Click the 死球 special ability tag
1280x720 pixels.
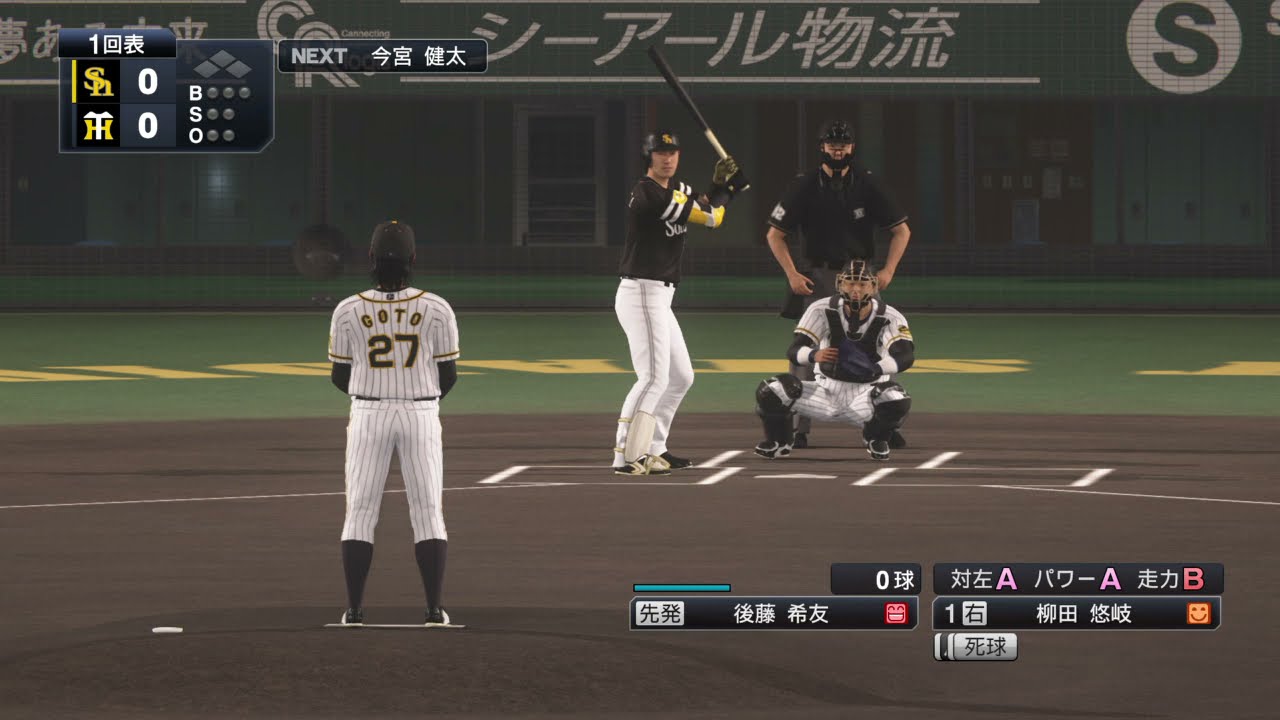976,647
